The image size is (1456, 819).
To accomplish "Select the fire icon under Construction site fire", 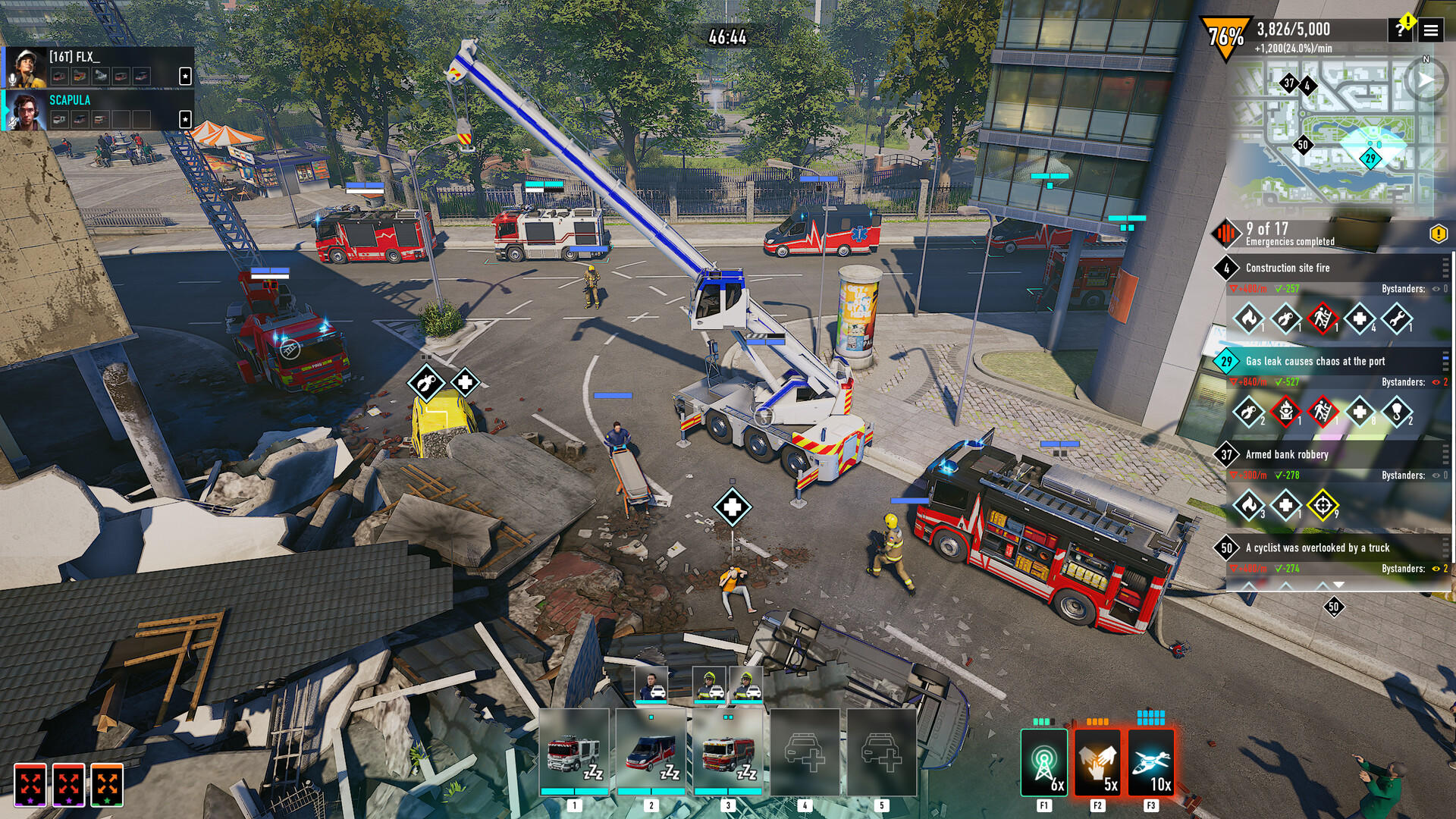I will point(1247,320).
